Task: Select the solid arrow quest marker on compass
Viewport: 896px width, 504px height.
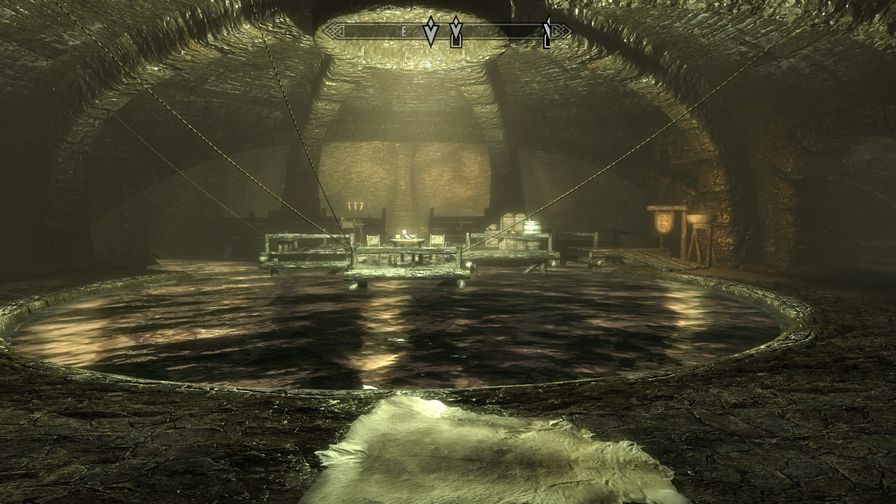Action: point(431,32)
